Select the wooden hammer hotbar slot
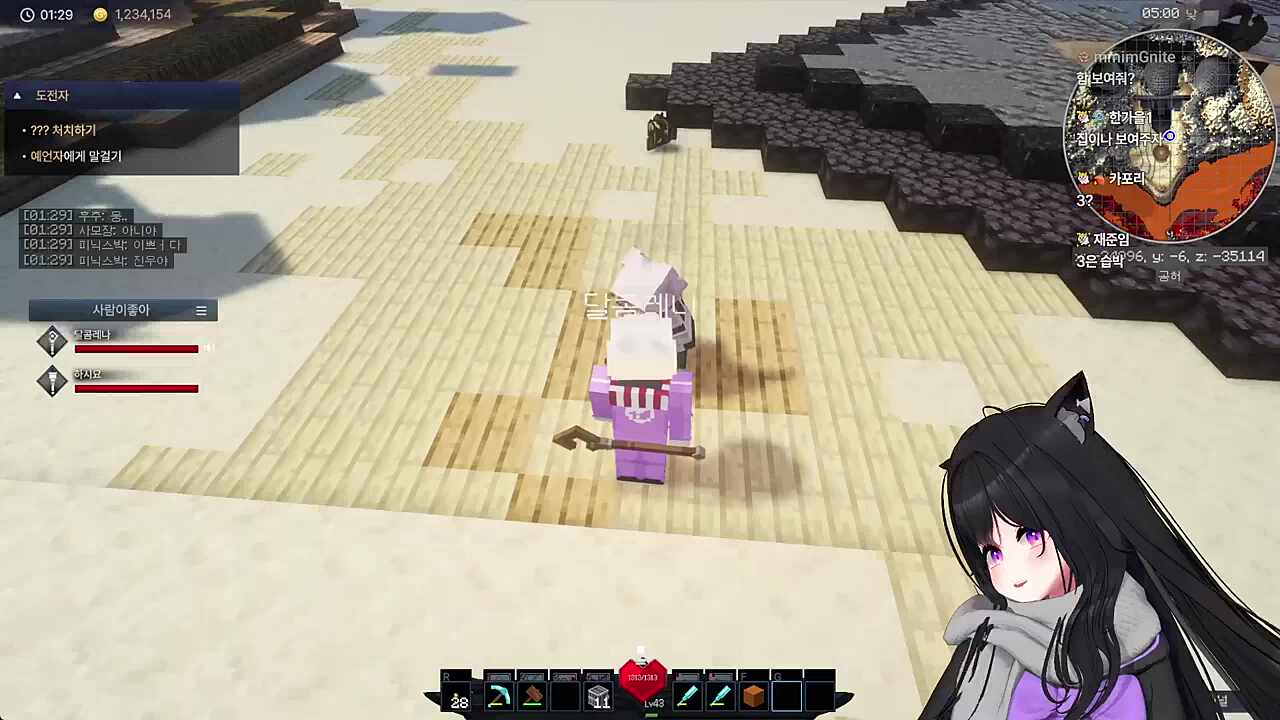Image resolution: width=1280 pixels, height=720 pixels. click(532, 696)
